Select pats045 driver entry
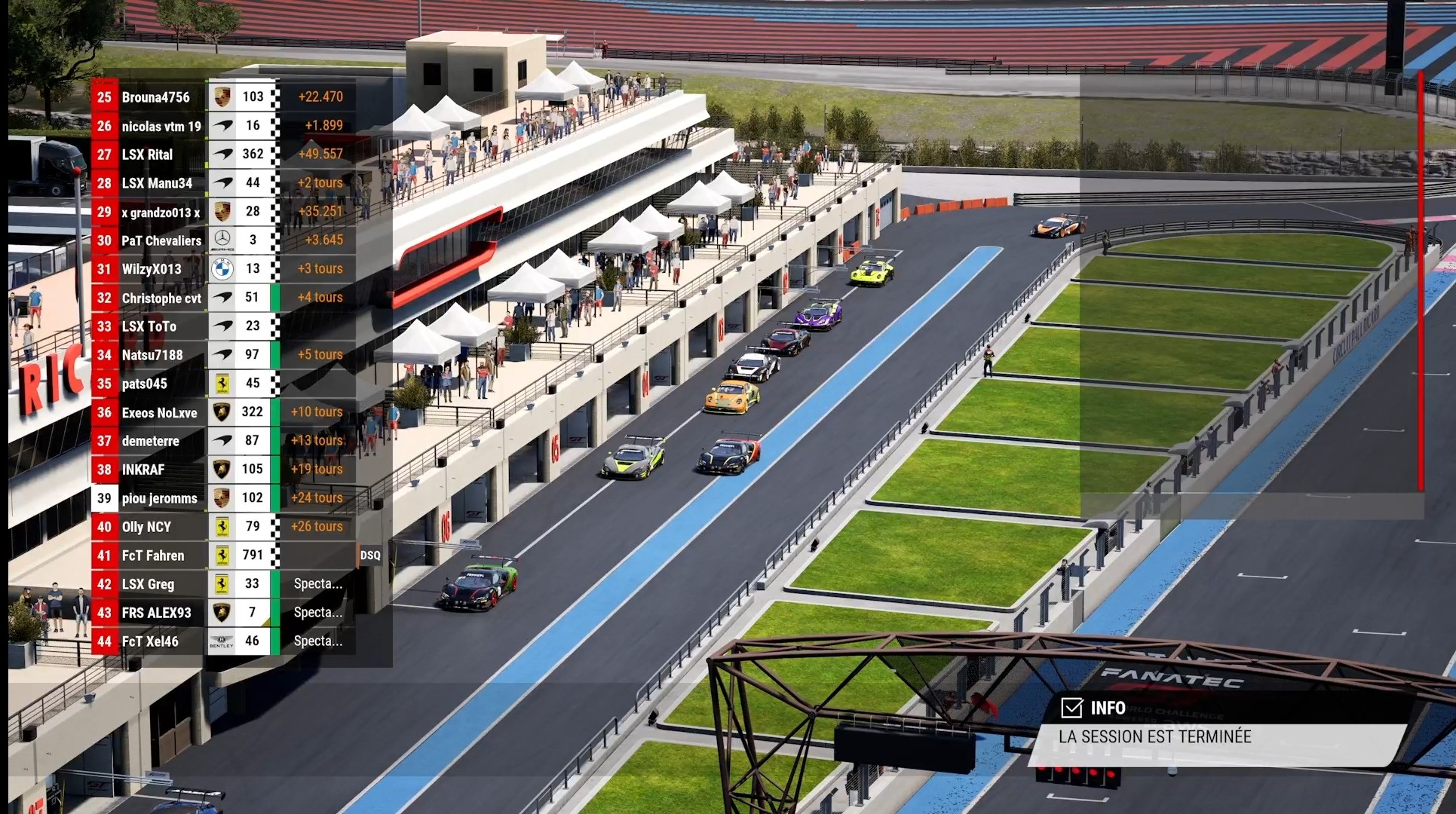This screenshot has width=1456, height=814. [x=145, y=384]
